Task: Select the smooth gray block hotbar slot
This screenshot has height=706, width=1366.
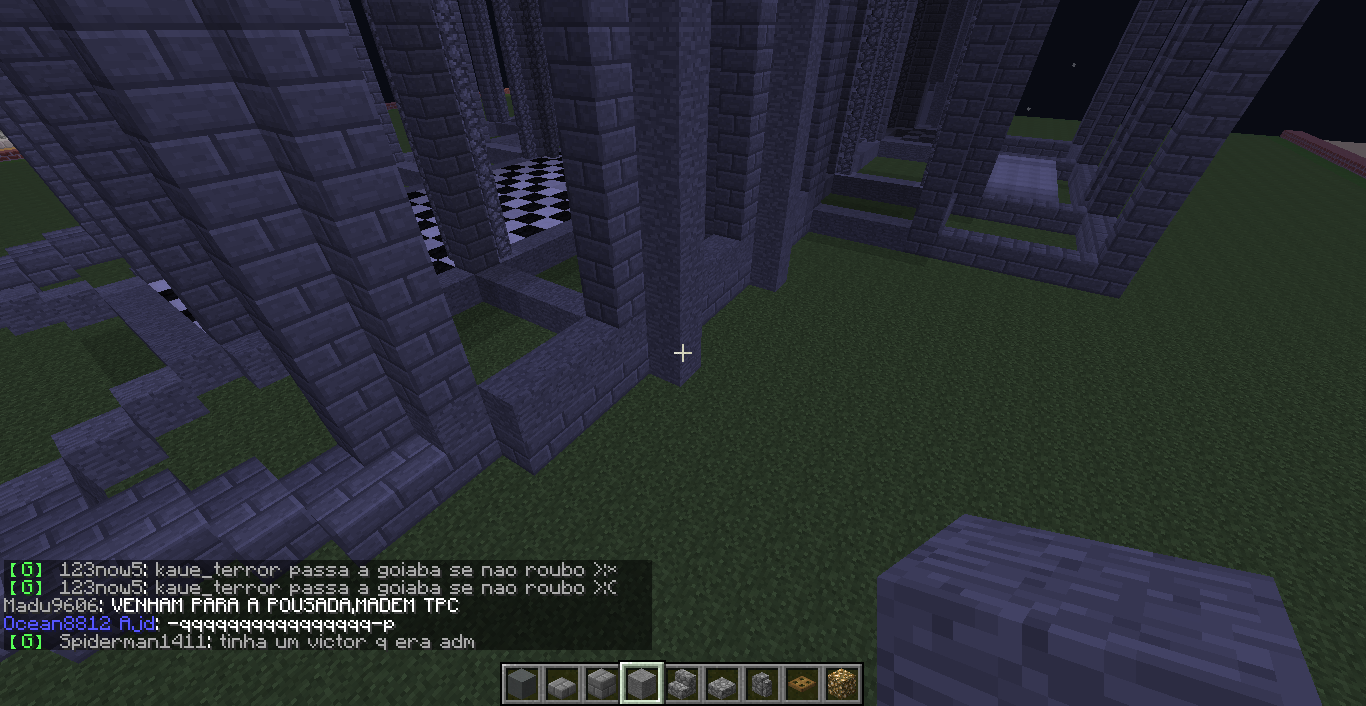Action: point(521,684)
